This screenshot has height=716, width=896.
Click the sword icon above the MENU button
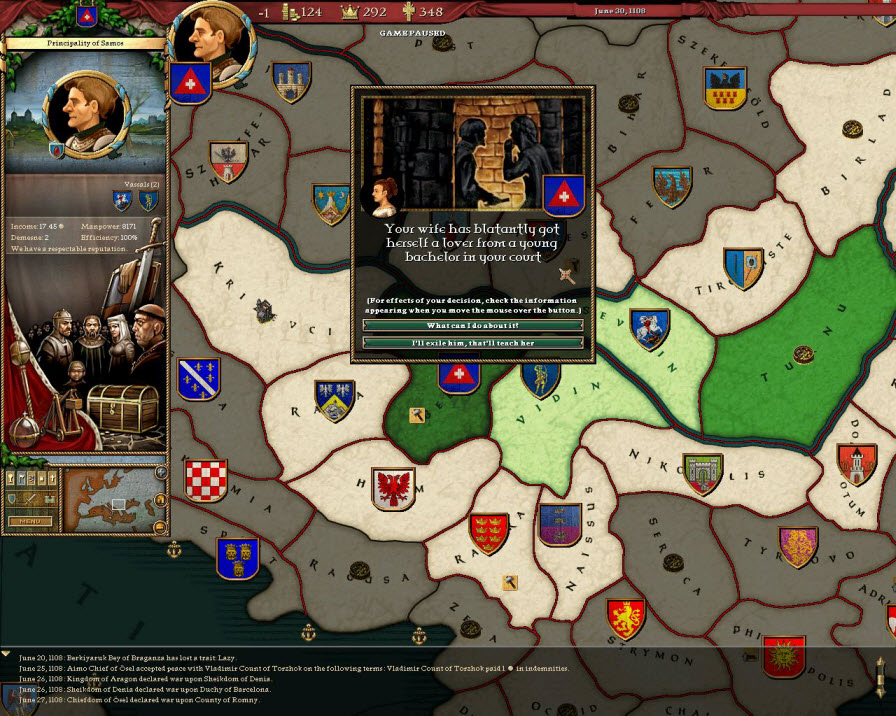29,499
